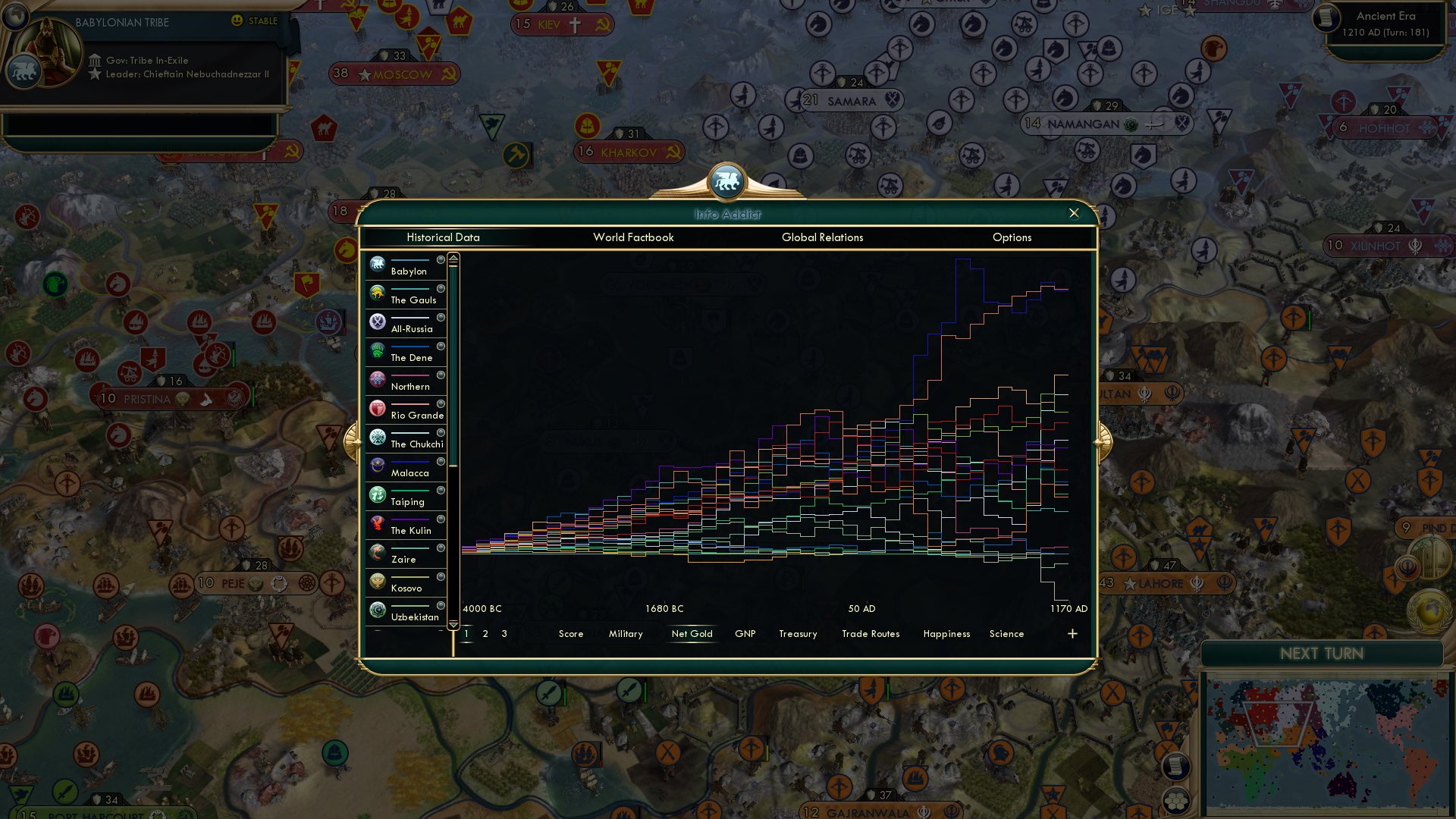Select the Rio Grande shield emblem
1456x819 pixels.
[377, 408]
